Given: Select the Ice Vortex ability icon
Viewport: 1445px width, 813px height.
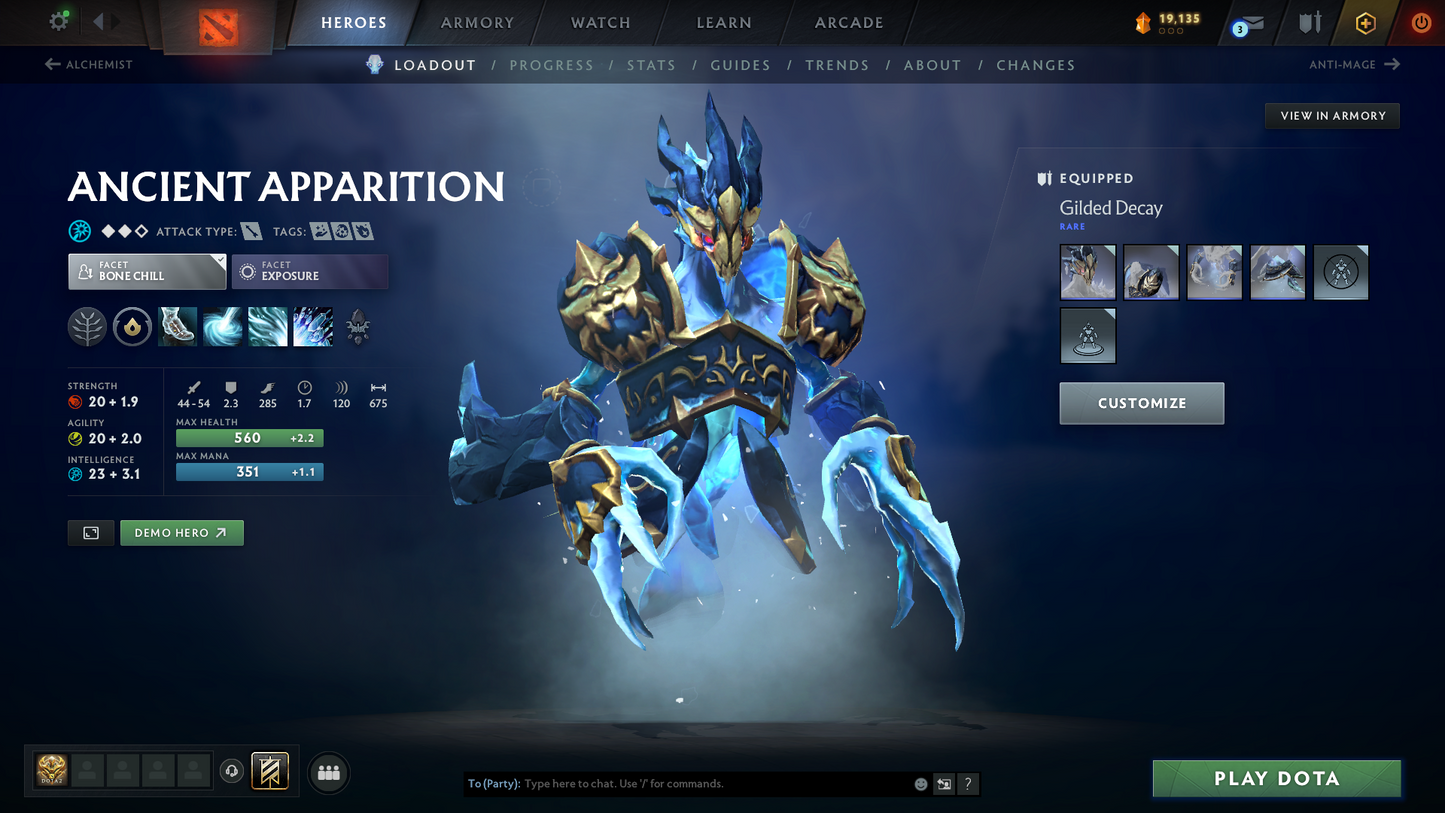Looking at the screenshot, I should 222,327.
